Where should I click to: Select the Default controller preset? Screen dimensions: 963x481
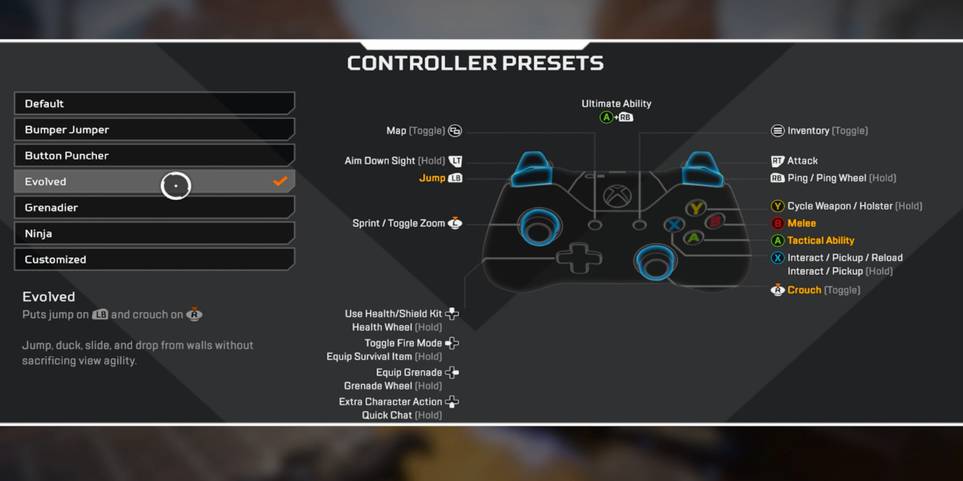coord(153,104)
